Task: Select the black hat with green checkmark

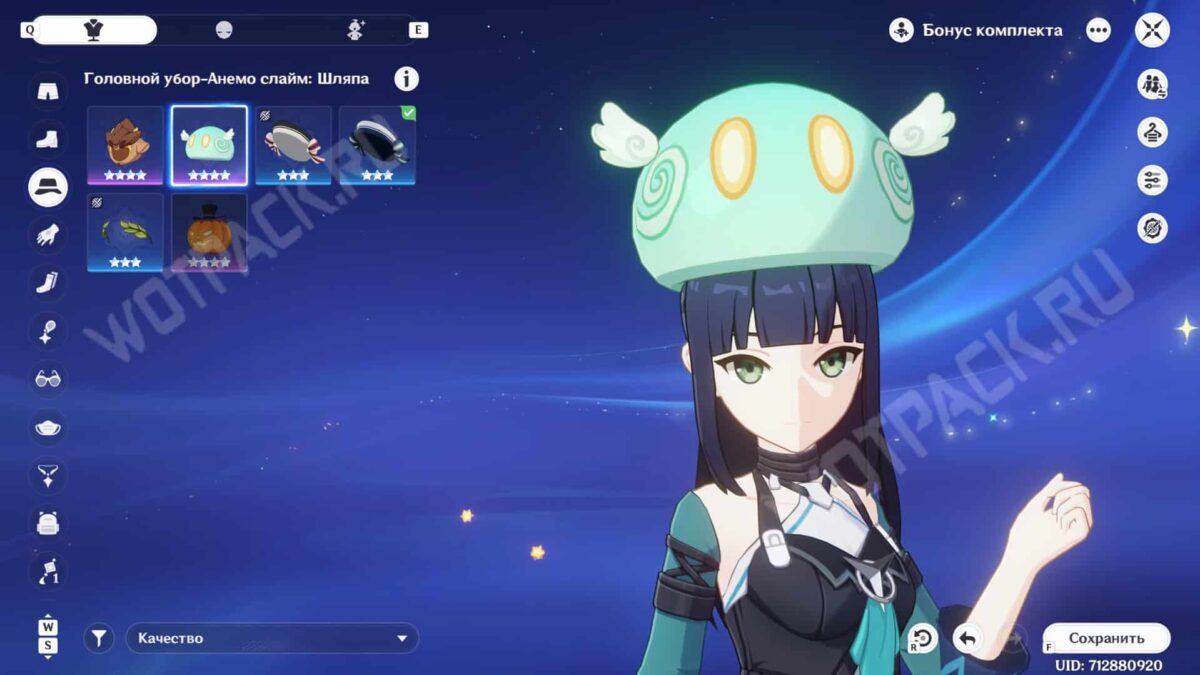Action: tap(377, 145)
